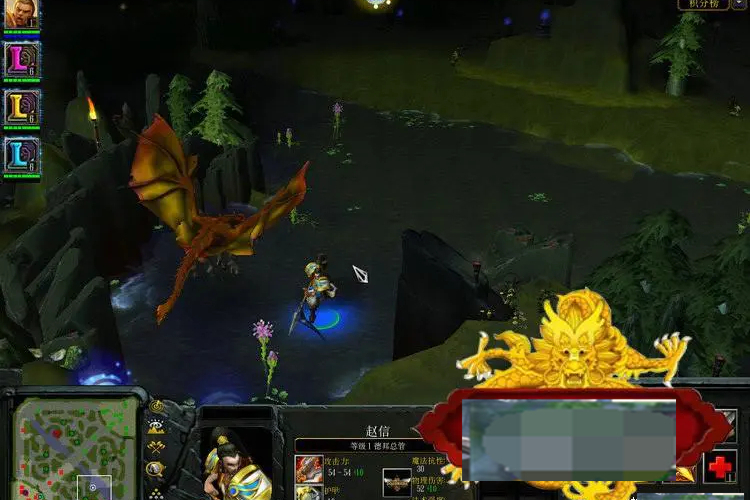Toggle the minimap creep display button
The height and width of the screenshot is (500, 750).
[157, 468]
